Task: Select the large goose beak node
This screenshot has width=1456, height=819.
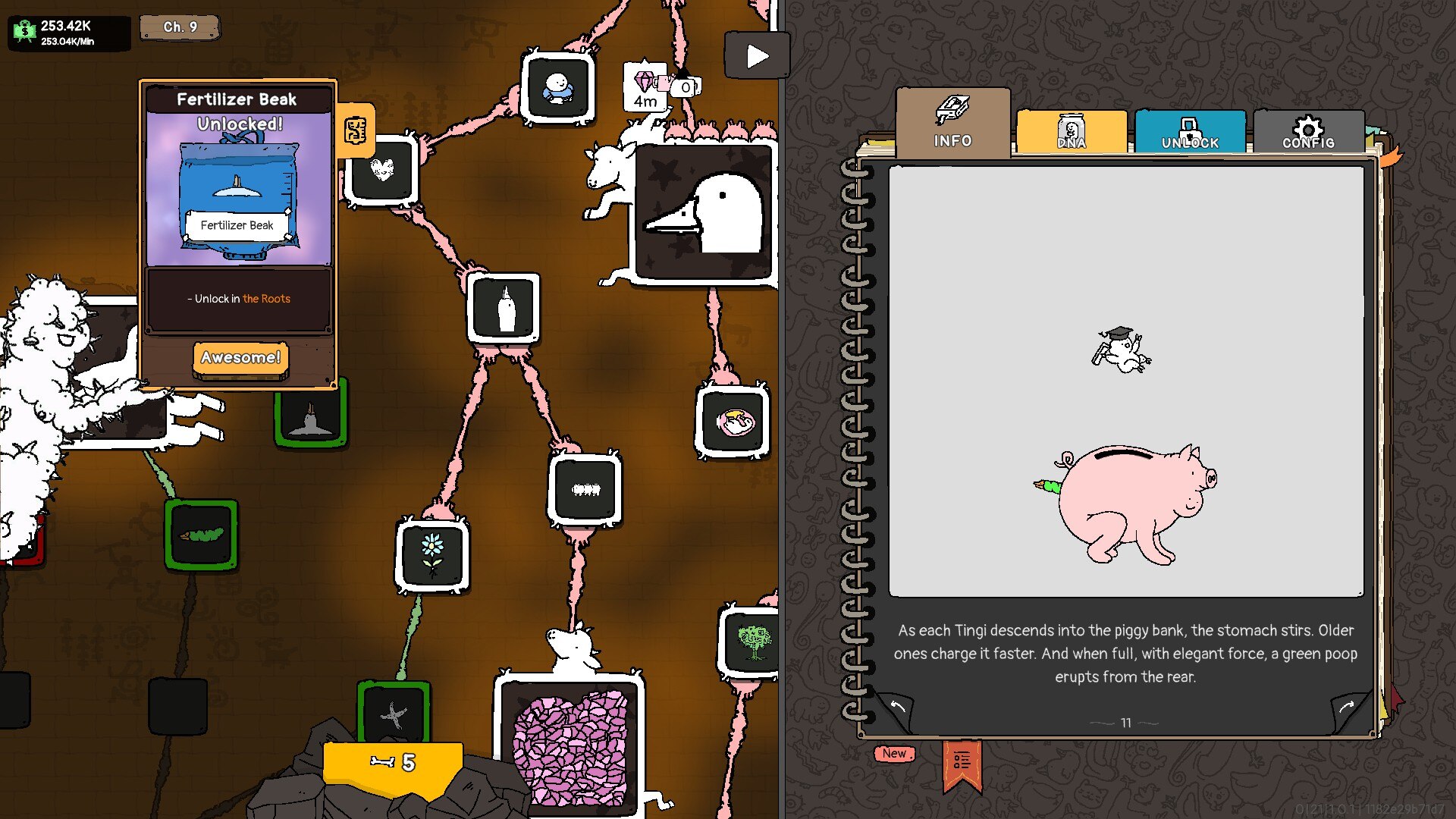Action: click(704, 214)
